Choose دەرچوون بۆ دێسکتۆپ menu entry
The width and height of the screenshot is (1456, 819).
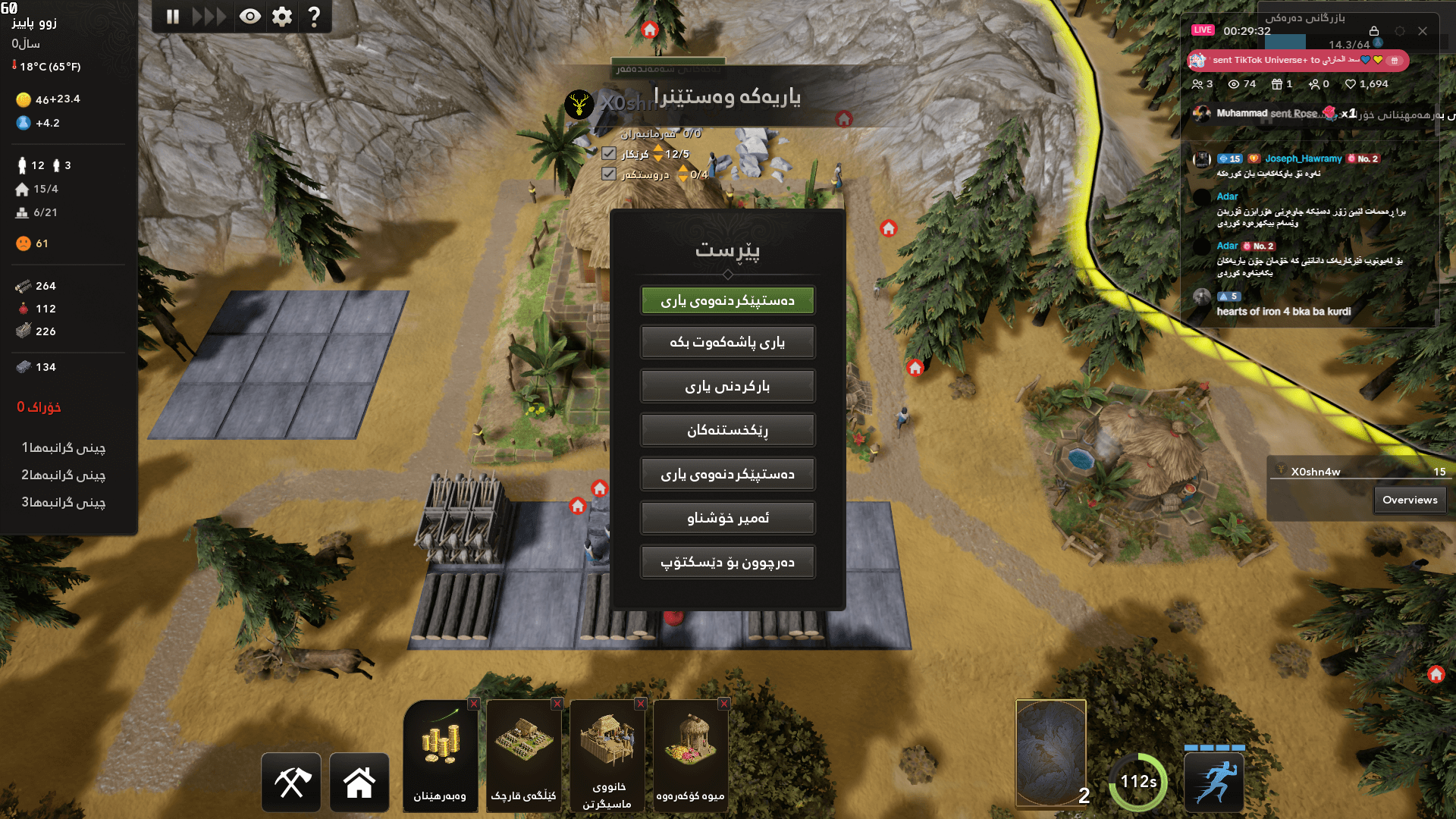[727, 561]
